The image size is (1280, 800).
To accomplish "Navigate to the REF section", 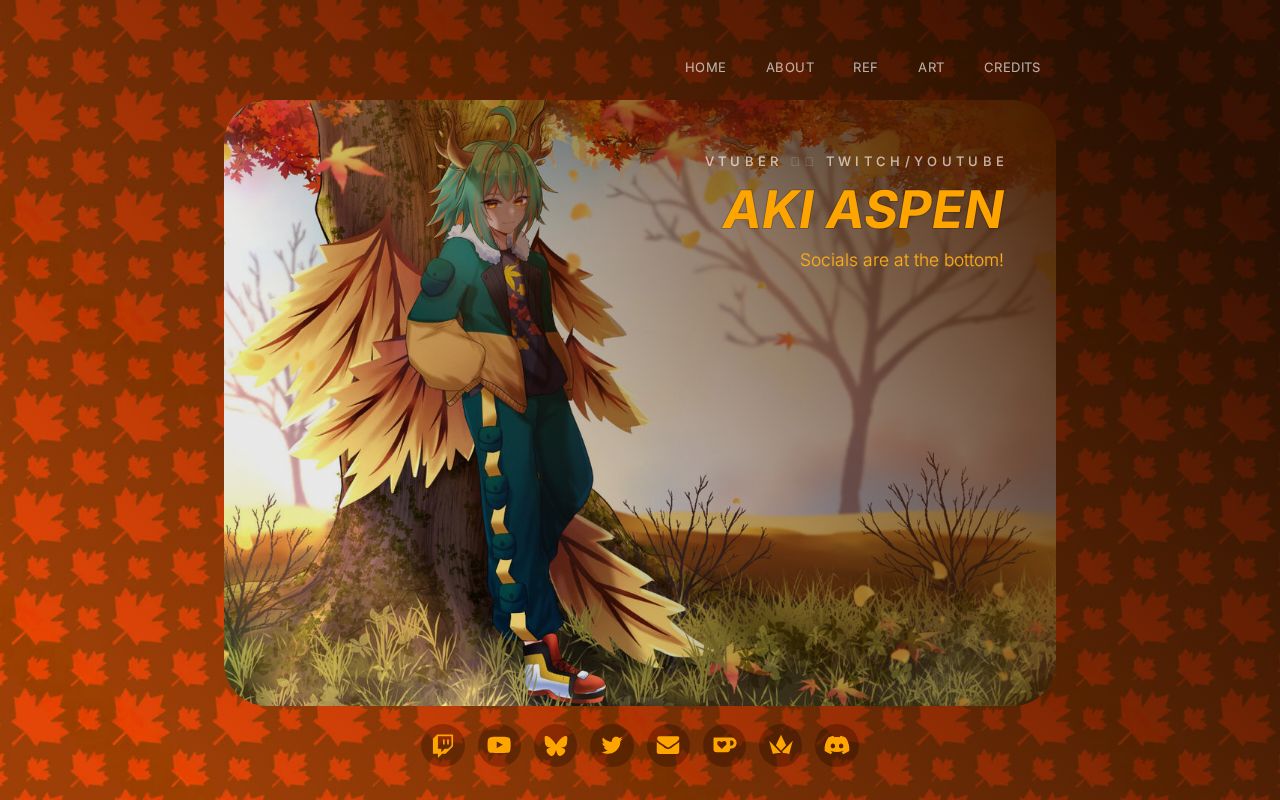I will (x=865, y=67).
